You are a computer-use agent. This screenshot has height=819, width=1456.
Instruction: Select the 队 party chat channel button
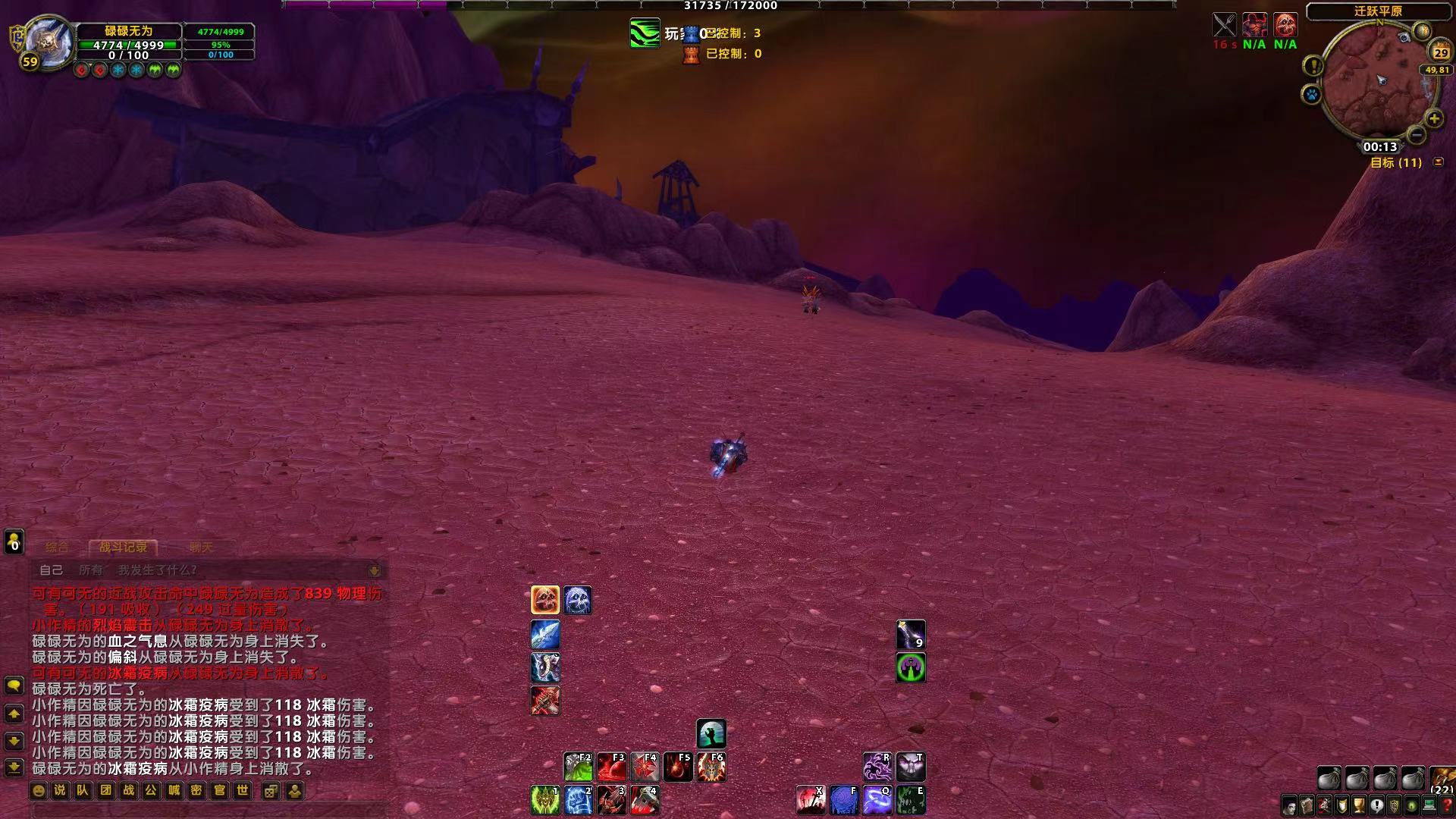[x=83, y=791]
